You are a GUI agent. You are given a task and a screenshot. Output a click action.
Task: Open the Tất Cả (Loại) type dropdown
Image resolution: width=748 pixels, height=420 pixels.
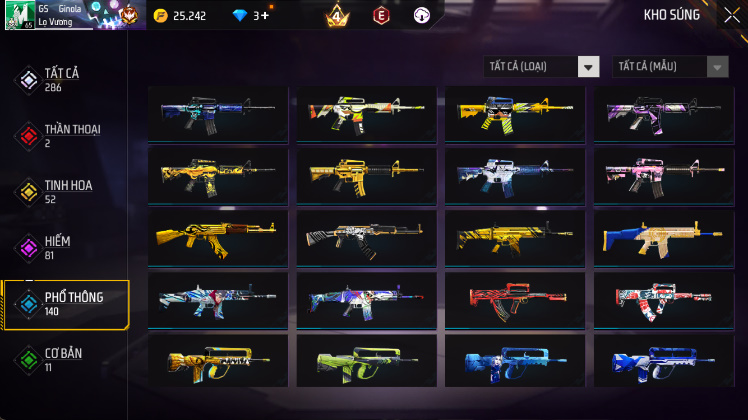point(541,66)
